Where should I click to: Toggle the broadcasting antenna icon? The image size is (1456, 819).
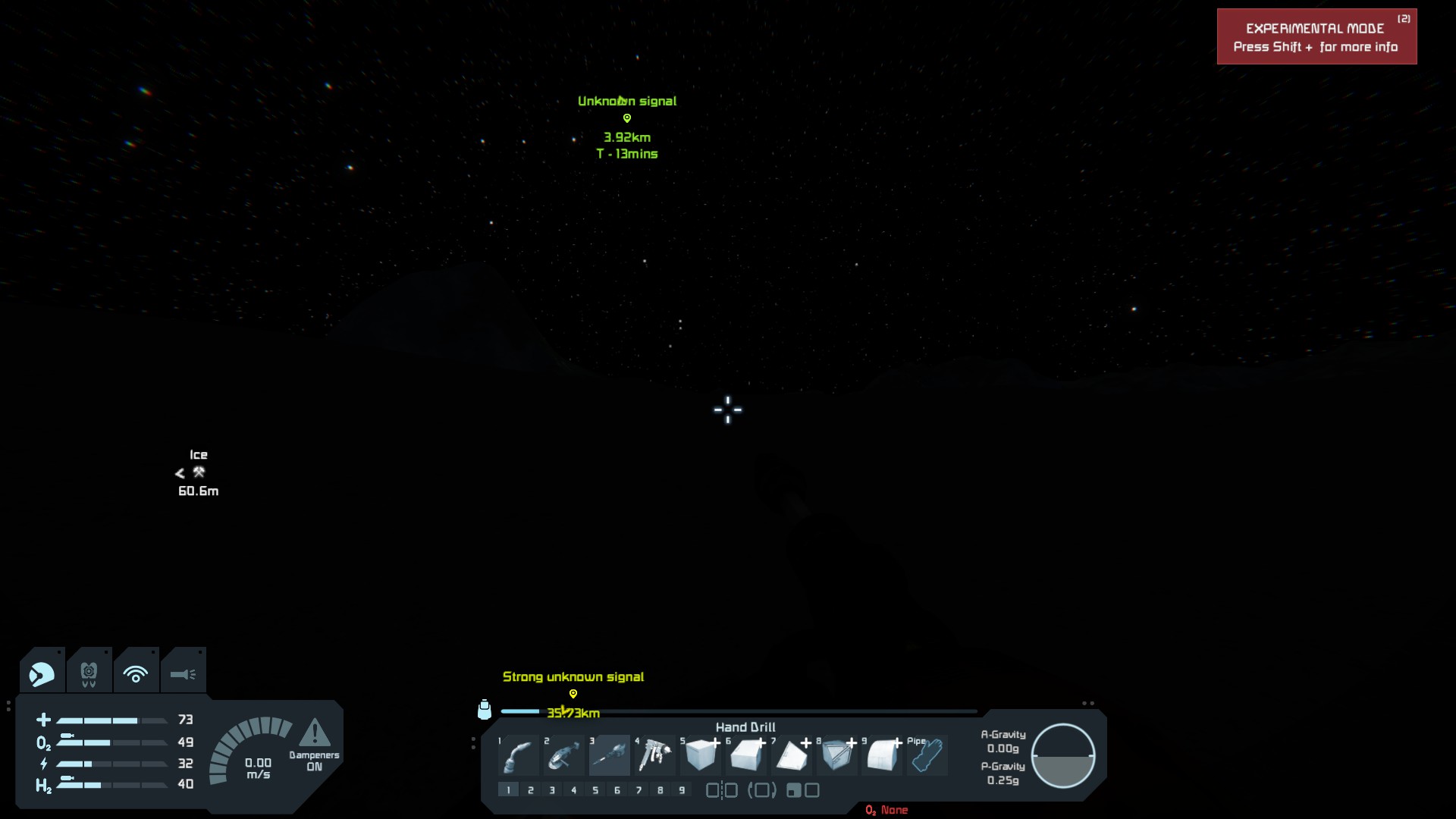click(136, 673)
